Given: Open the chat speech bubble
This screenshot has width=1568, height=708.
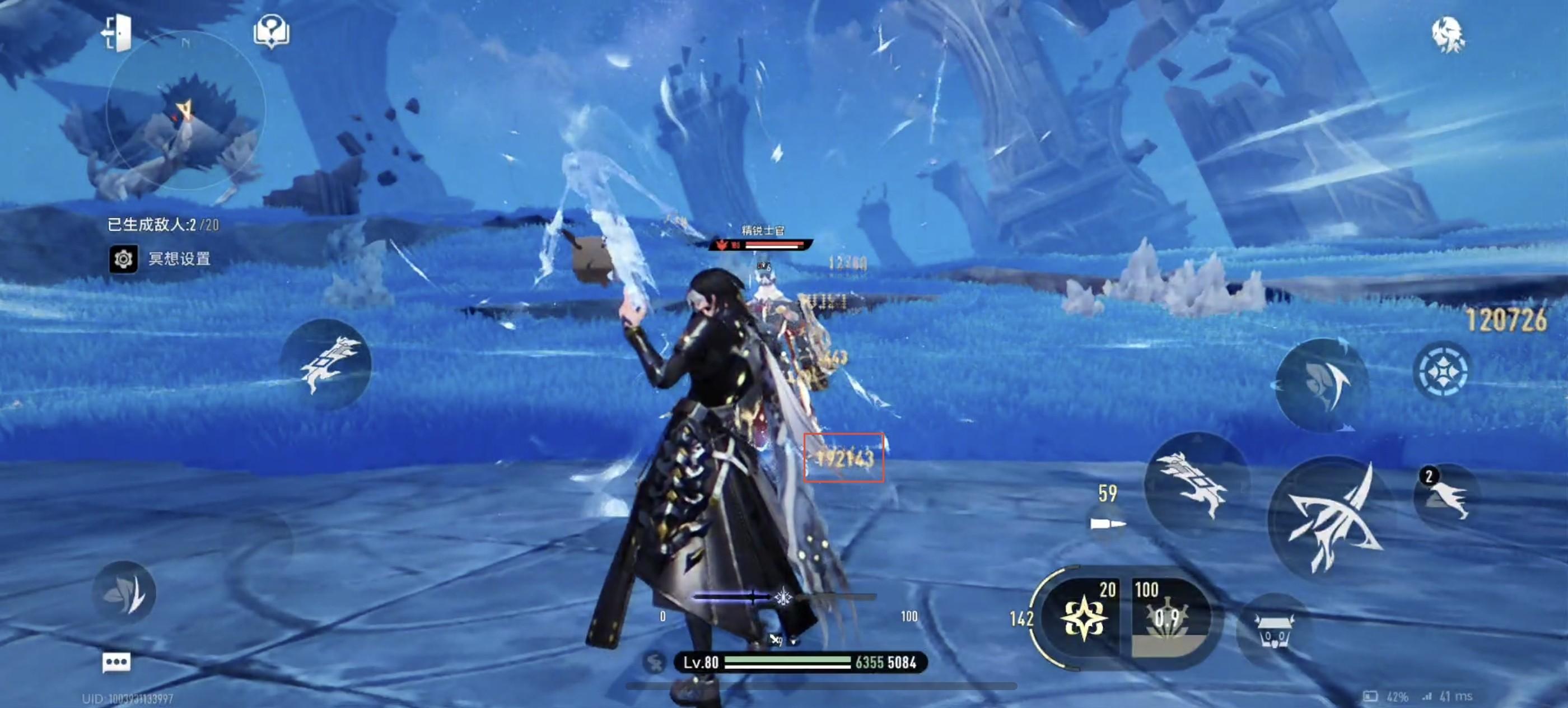Looking at the screenshot, I should tap(116, 662).
